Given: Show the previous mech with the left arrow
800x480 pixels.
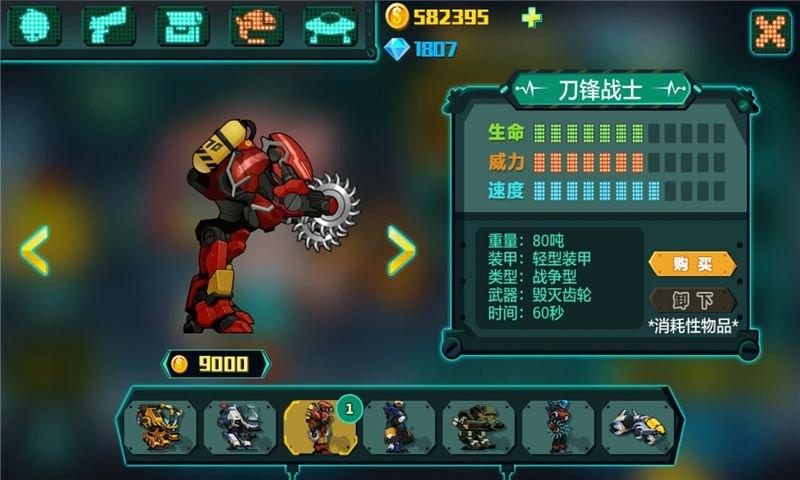Looking at the screenshot, I should [x=35, y=250].
